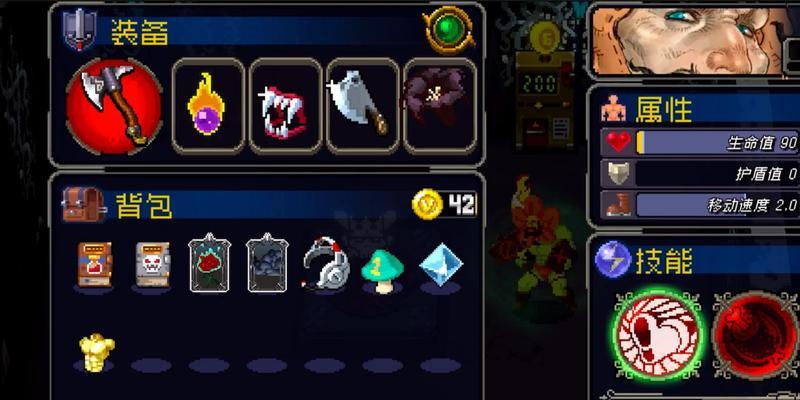800x400 pixels.
Task: Select the red and white headphones item
Action: (324, 264)
